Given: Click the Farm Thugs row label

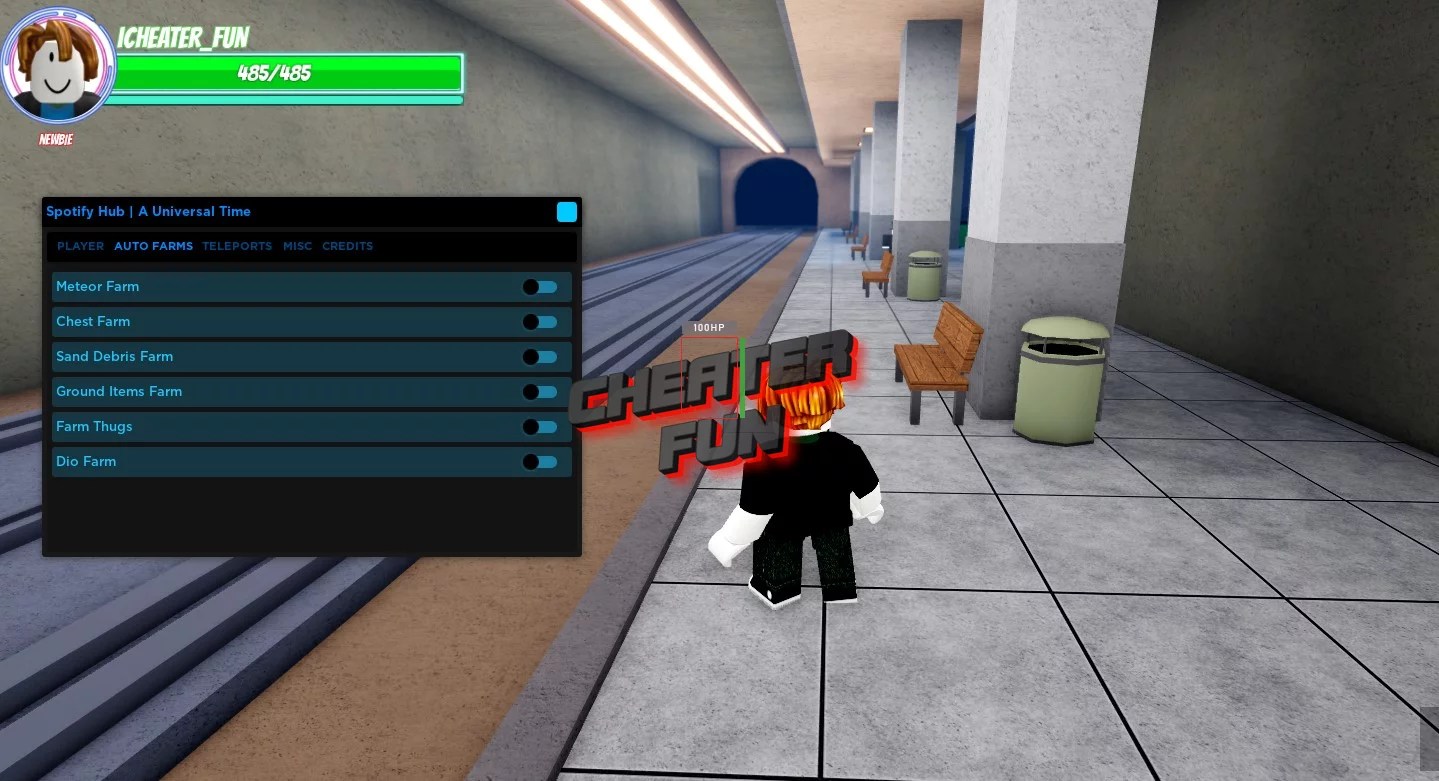Looking at the screenshot, I should tap(94, 426).
